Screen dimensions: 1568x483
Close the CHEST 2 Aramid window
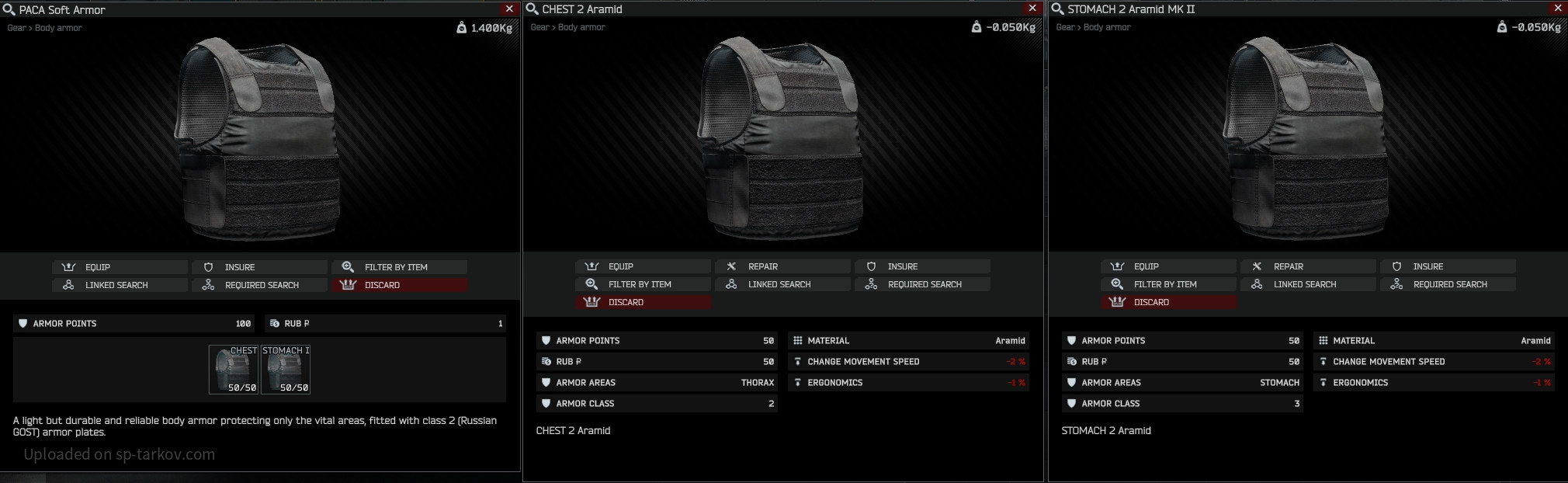1032,9
